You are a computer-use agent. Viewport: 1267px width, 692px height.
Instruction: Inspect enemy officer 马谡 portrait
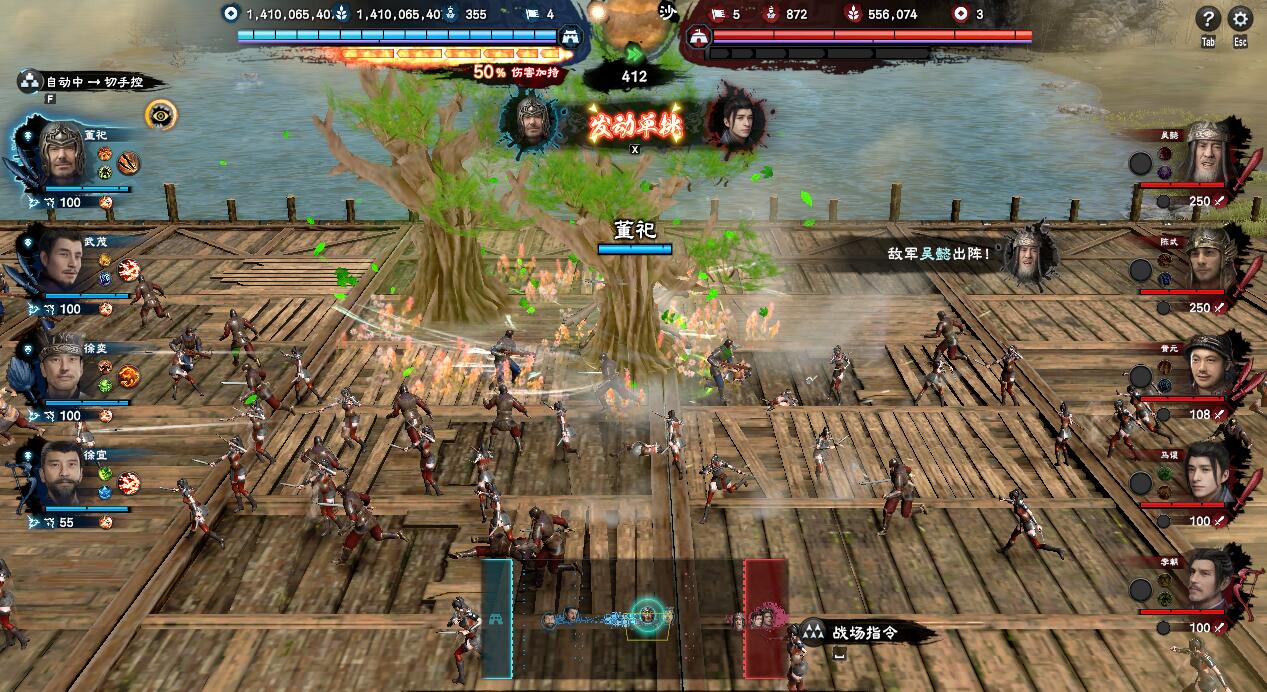coord(1211,473)
